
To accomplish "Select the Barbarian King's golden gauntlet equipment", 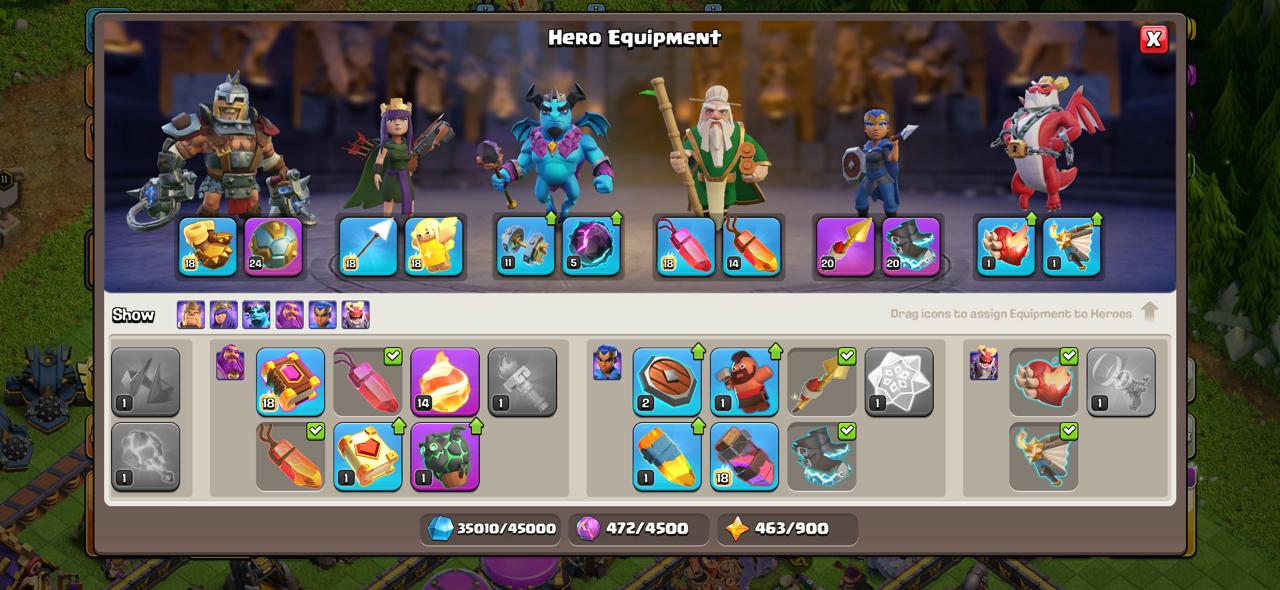I will [208, 246].
